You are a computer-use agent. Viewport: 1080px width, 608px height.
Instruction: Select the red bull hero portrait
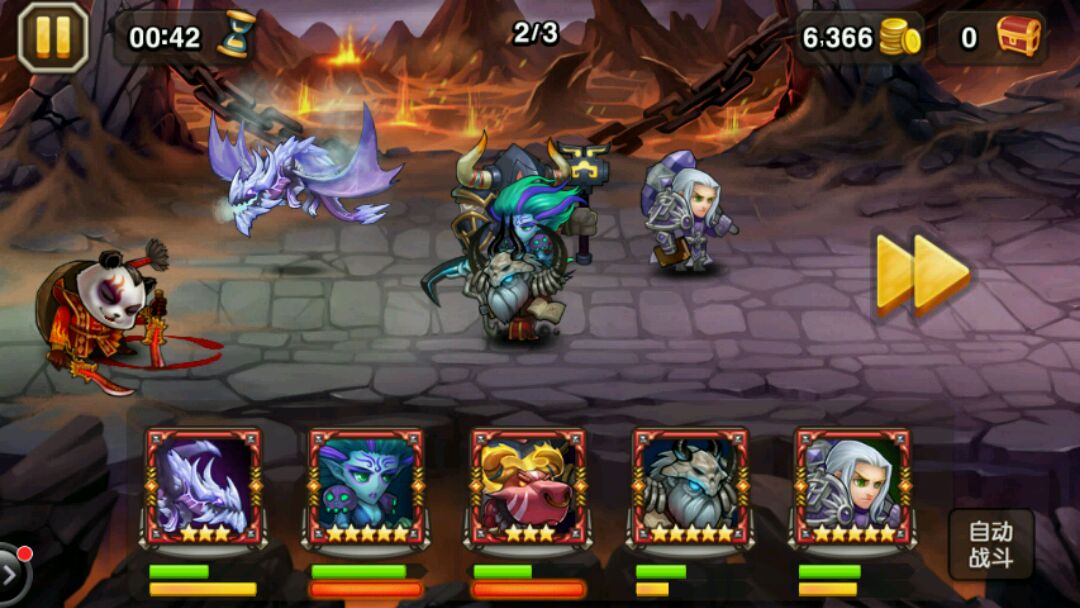(528, 487)
